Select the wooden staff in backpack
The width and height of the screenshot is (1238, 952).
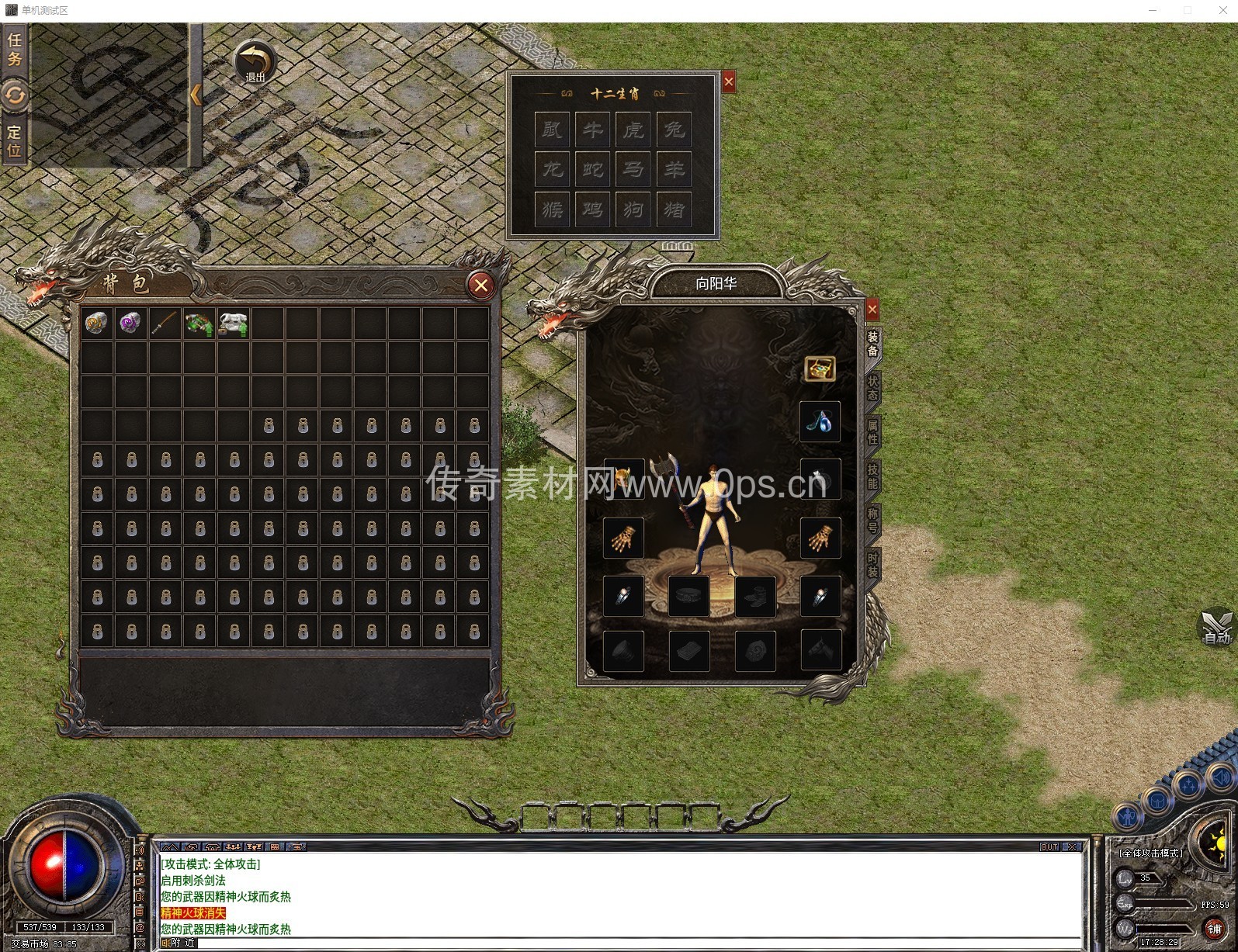click(x=165, y=323)
